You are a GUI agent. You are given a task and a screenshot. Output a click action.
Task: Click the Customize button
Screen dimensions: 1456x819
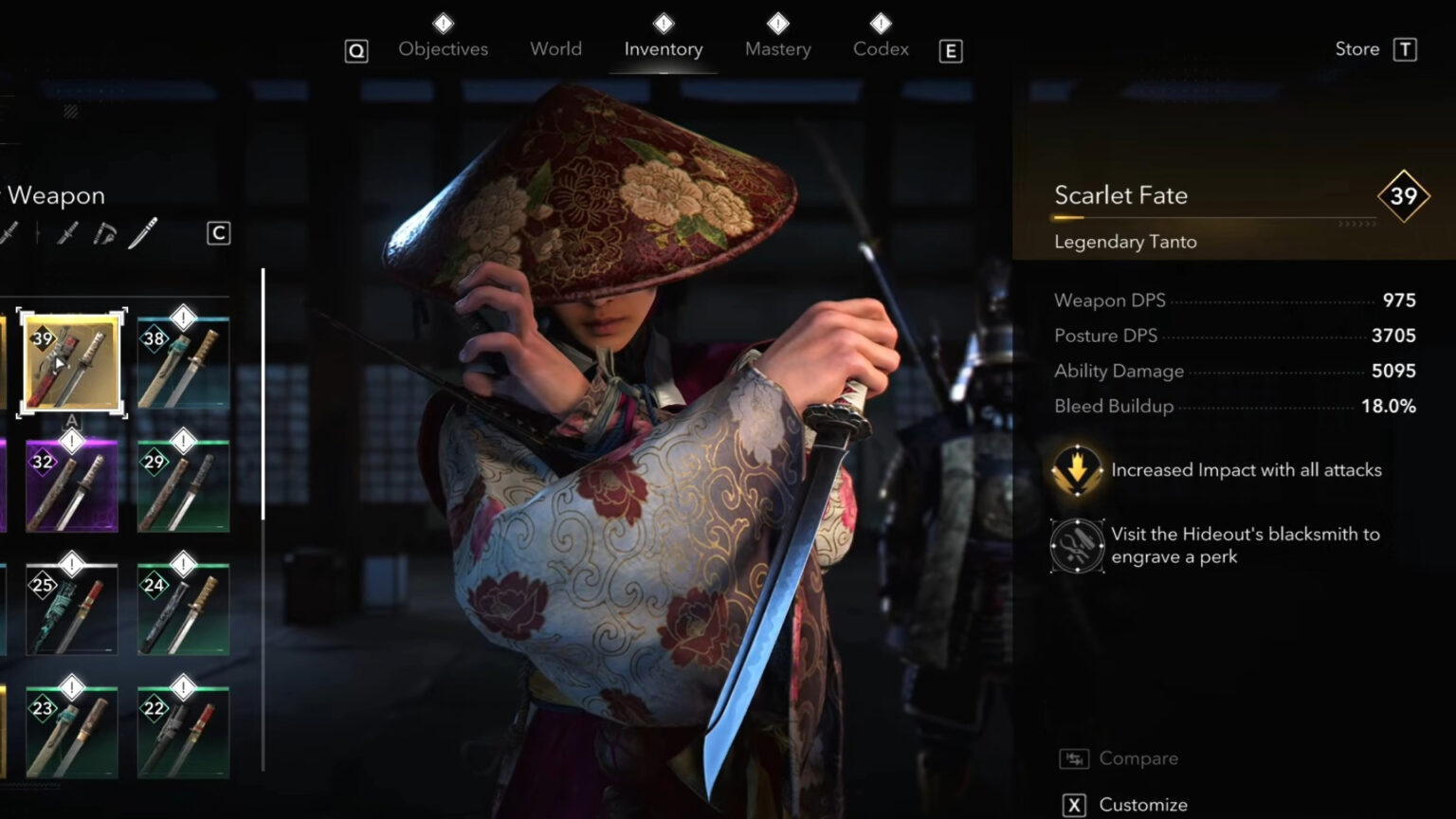[x=1143, y=804]
